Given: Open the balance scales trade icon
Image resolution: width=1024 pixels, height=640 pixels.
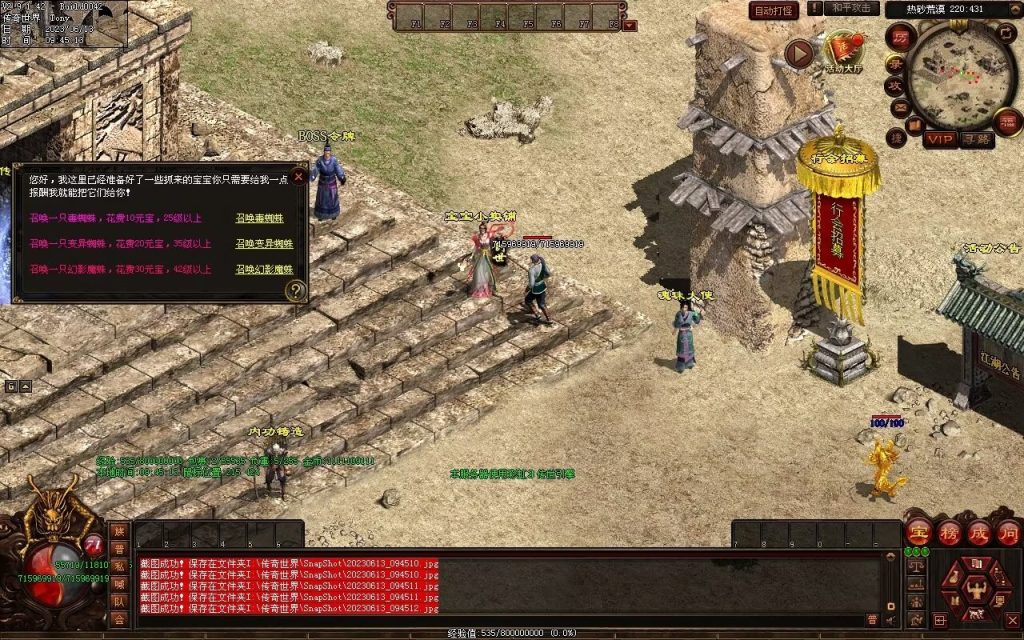Looking at the screenshot, I should coord(915,566).
